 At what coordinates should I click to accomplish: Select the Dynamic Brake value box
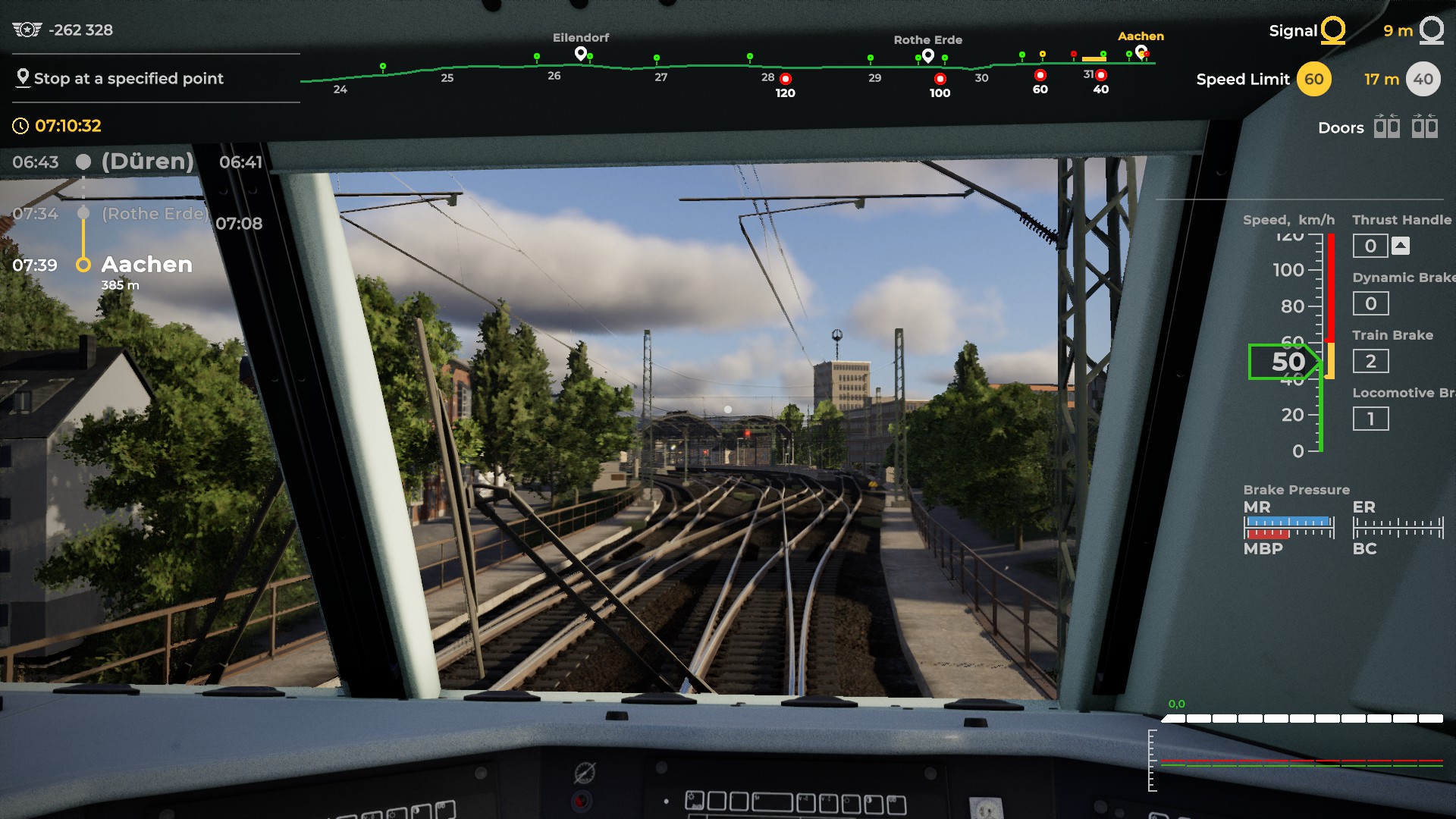point(1370,303)
